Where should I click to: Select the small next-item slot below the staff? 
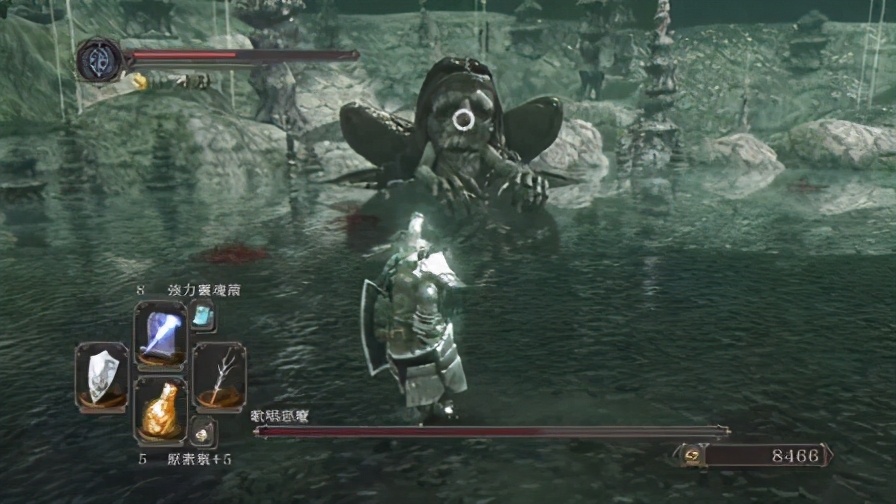tap(203, 431)
